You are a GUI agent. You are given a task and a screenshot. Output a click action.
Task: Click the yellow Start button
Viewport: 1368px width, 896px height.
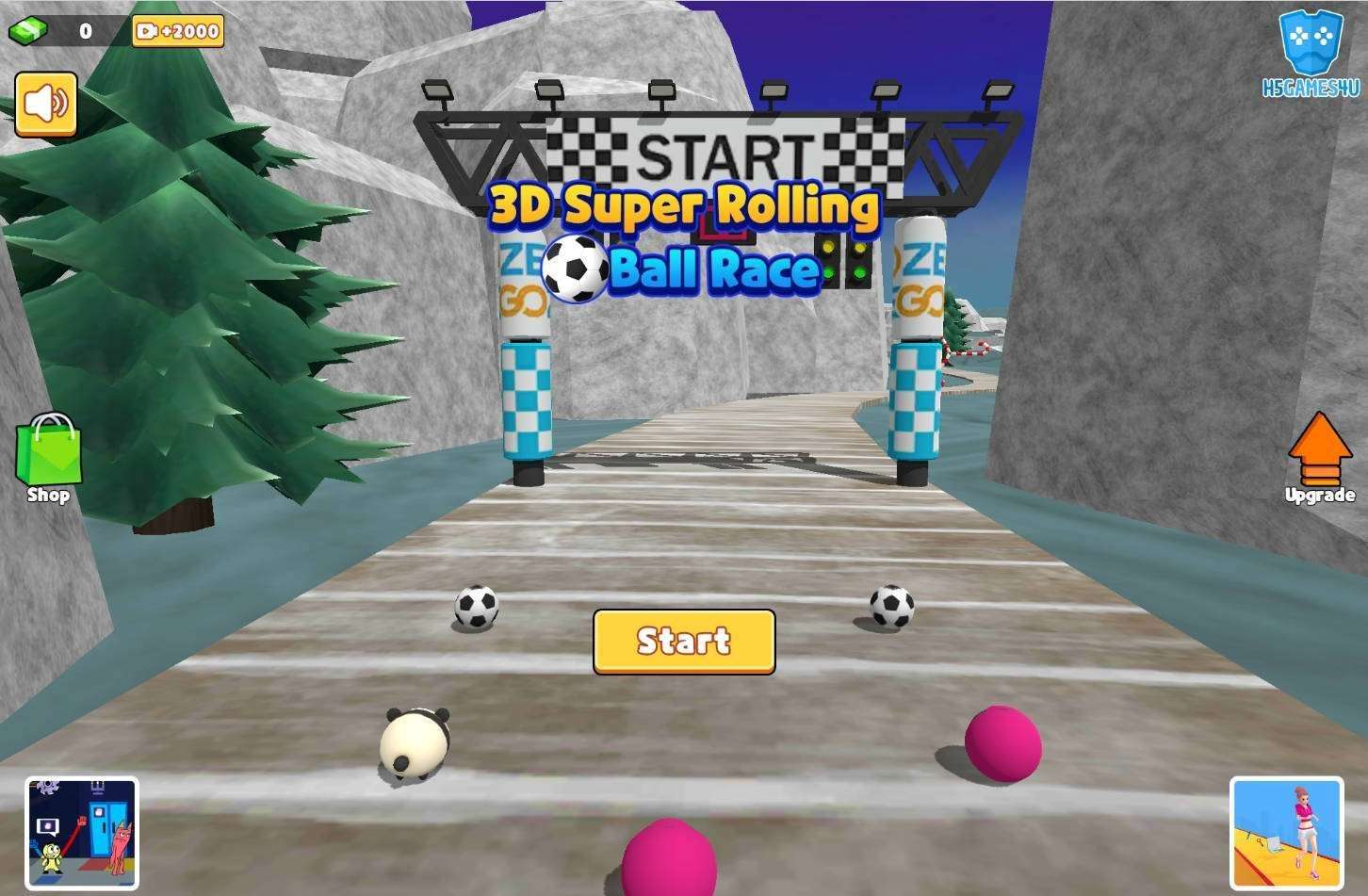point(684,642)
